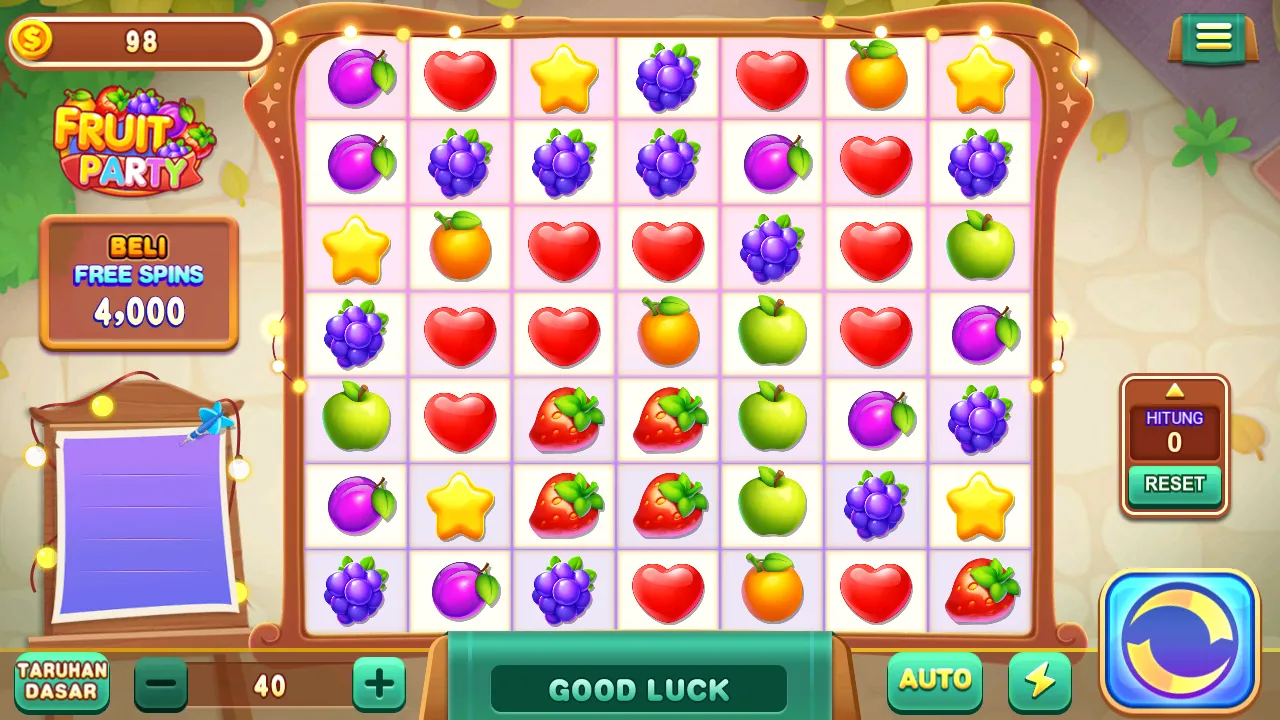Buy Free Spins for 4,000
1280x720 pixels.
tap(139, 283)
